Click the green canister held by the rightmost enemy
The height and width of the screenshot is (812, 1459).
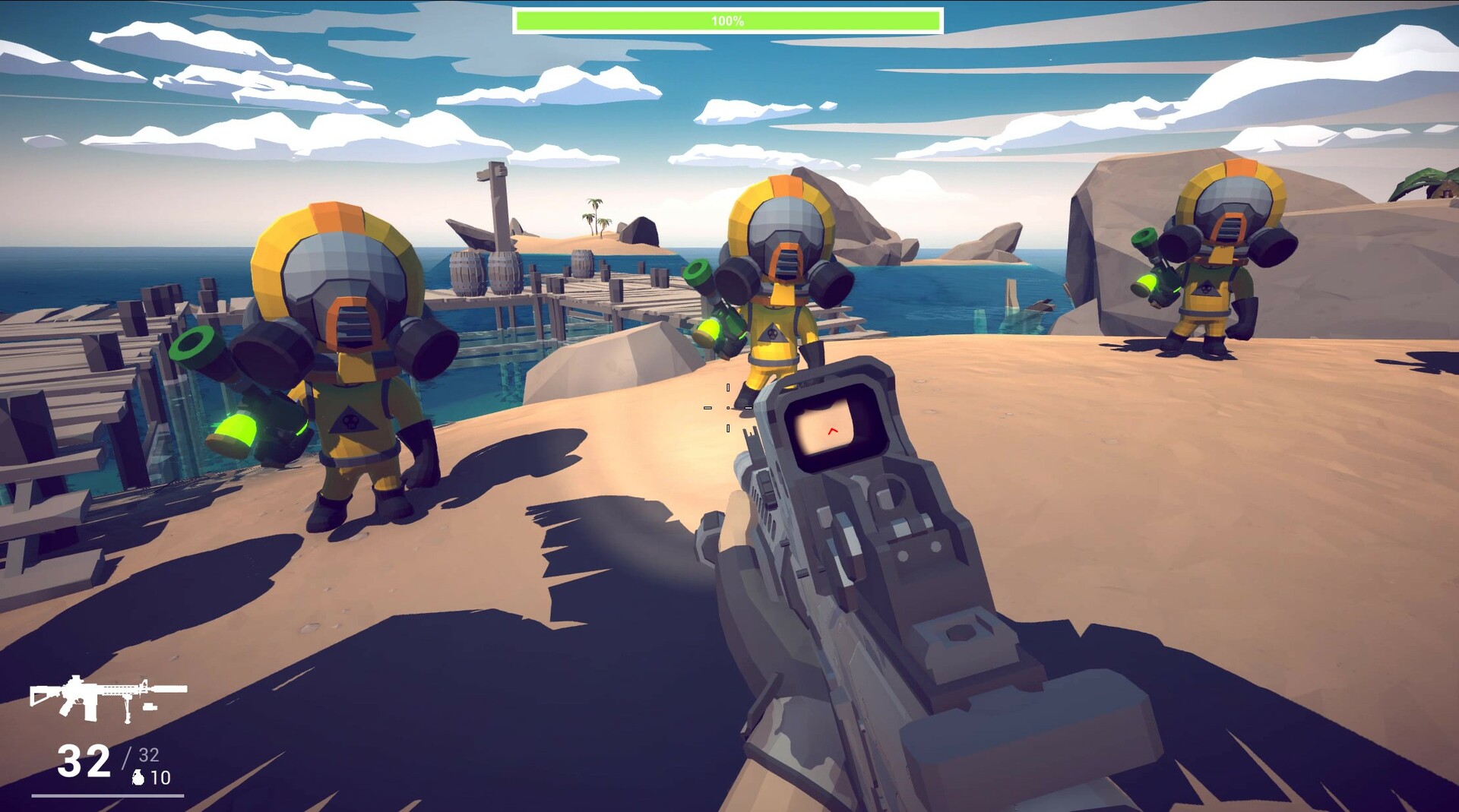click(x=1146, y=281)
